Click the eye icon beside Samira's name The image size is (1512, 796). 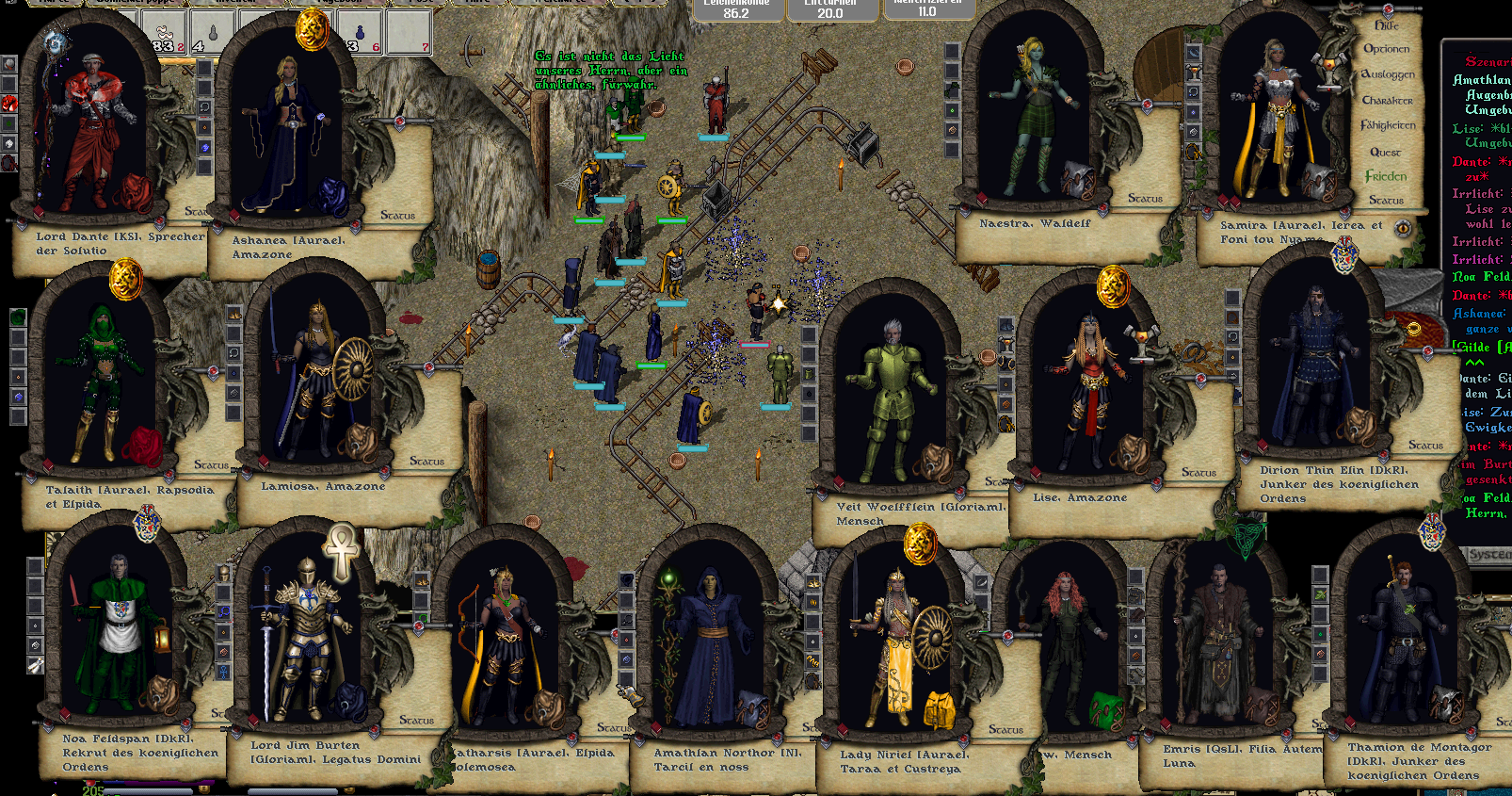(1403, 228)
